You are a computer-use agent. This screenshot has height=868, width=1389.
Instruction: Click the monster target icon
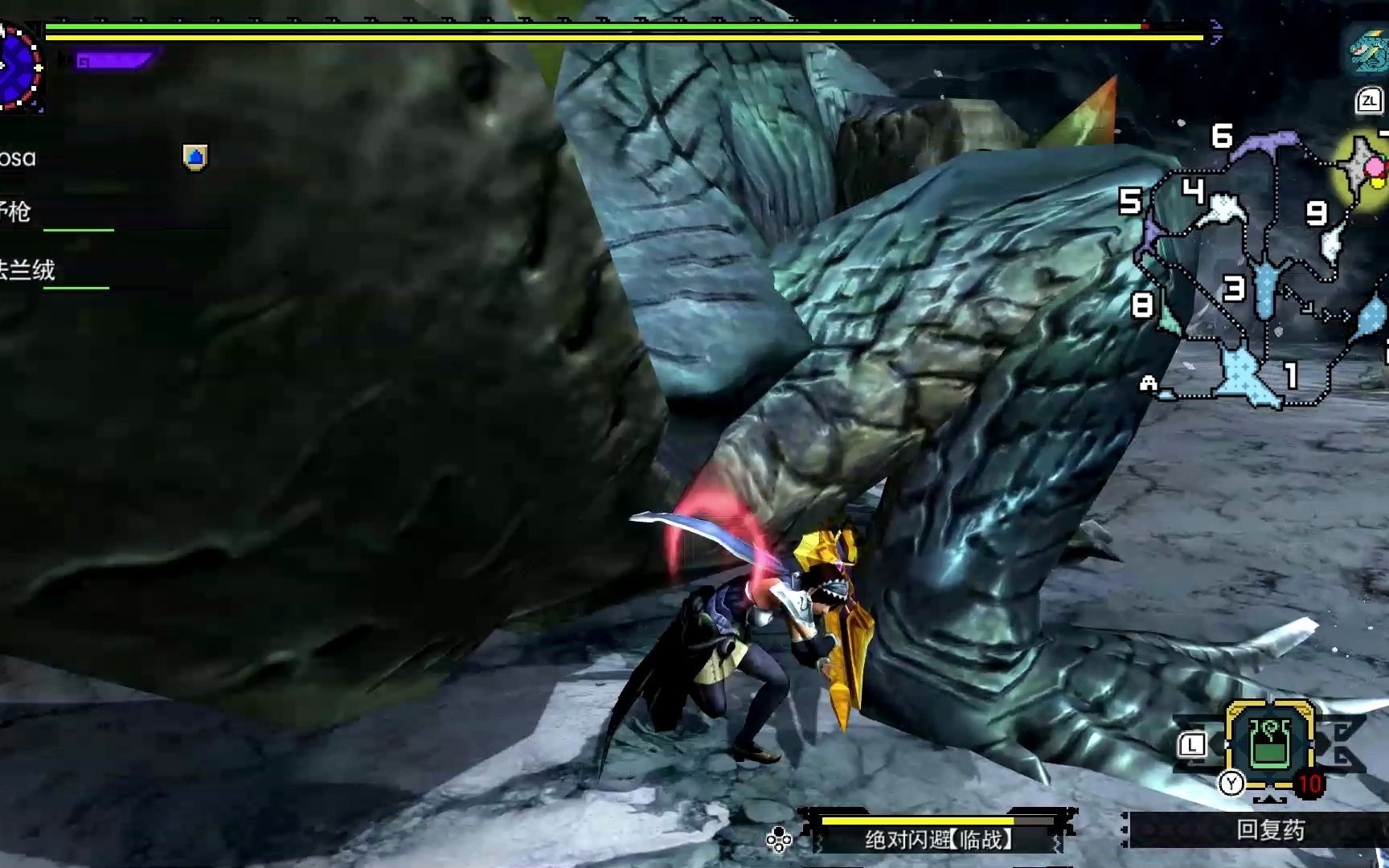tap(1367, 50)
